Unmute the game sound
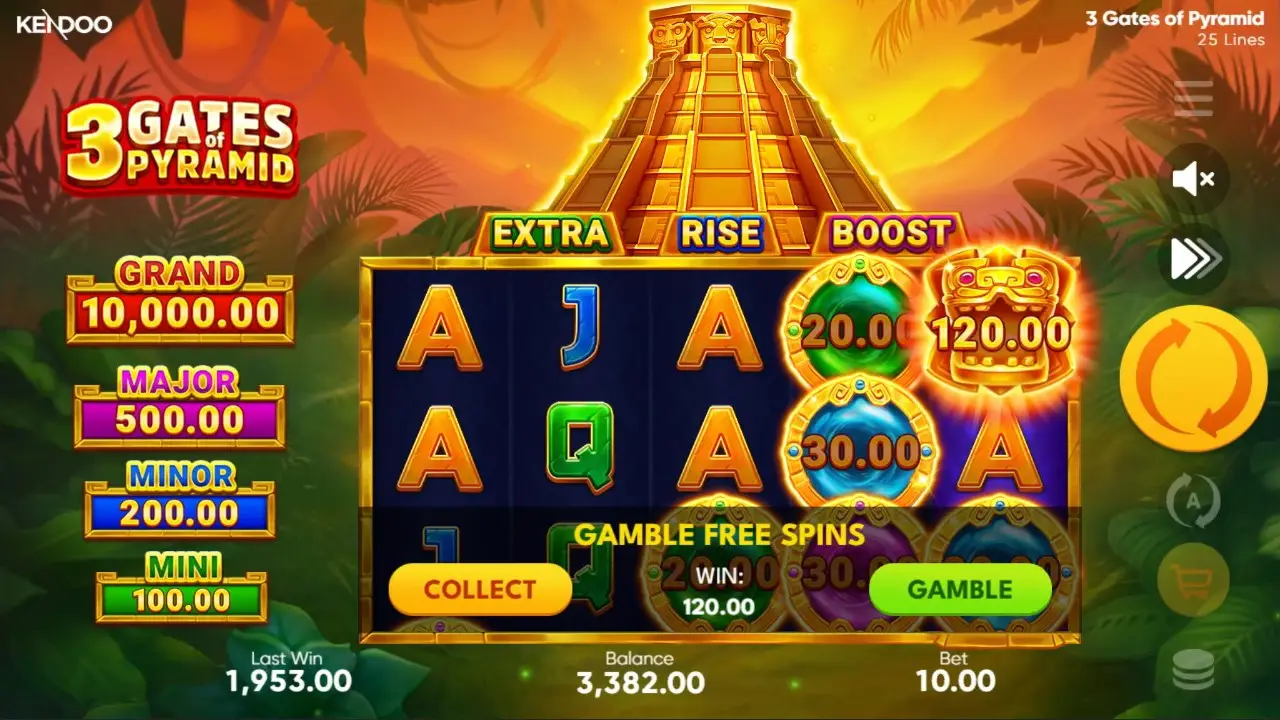1280x720 pixels. point(1193,180)
